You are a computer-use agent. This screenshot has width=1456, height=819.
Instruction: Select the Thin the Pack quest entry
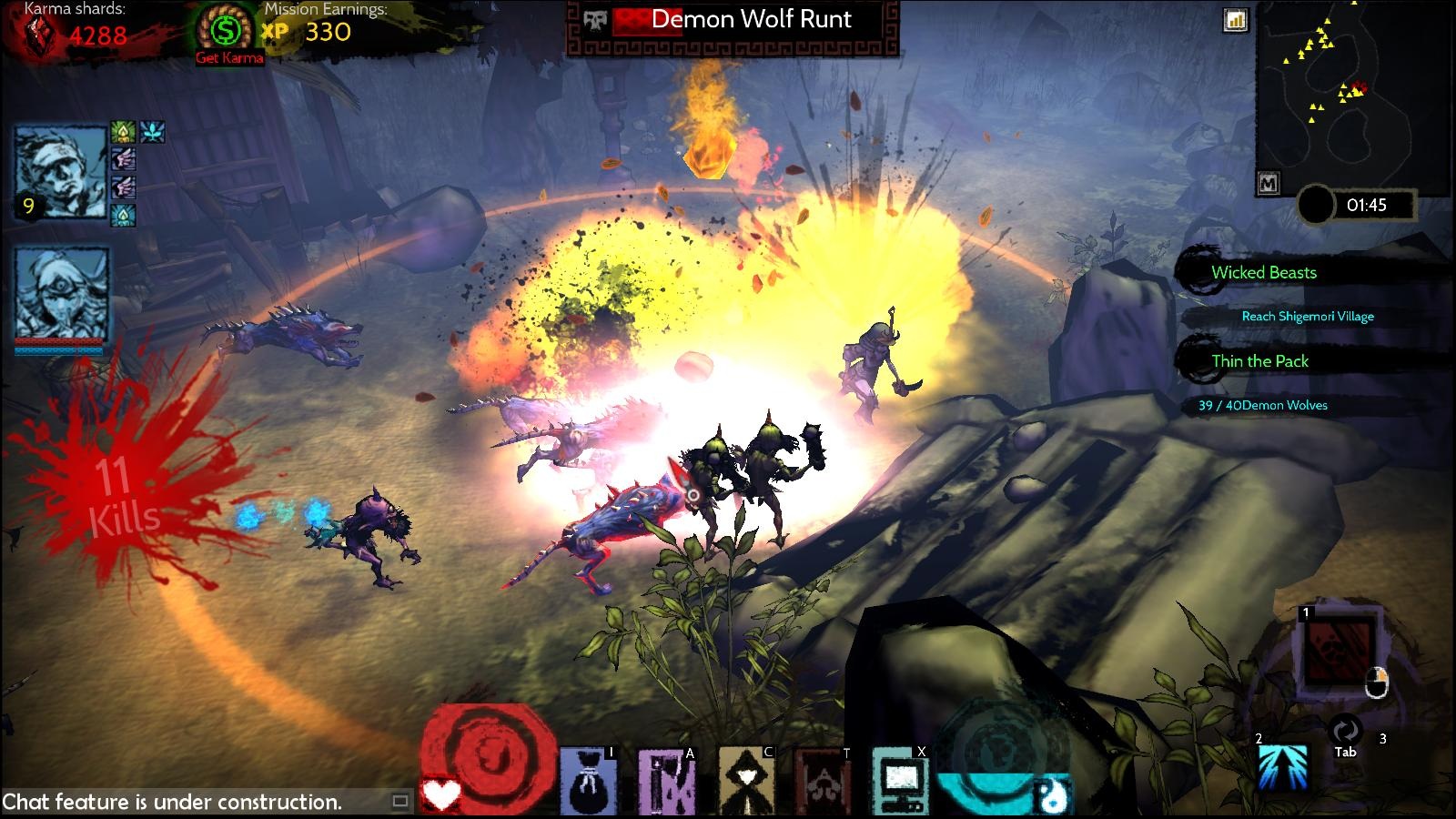pos(1259,361)
